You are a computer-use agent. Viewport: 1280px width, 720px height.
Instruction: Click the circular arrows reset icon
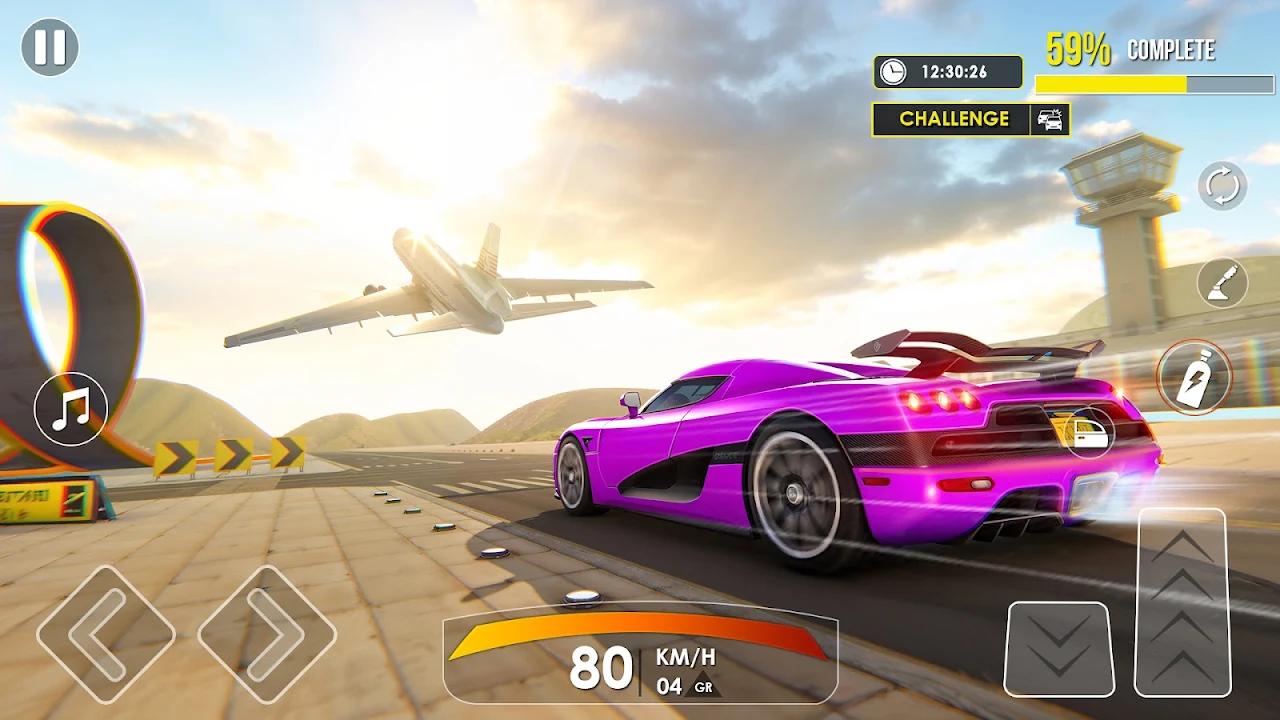(x=1222, y=186)
